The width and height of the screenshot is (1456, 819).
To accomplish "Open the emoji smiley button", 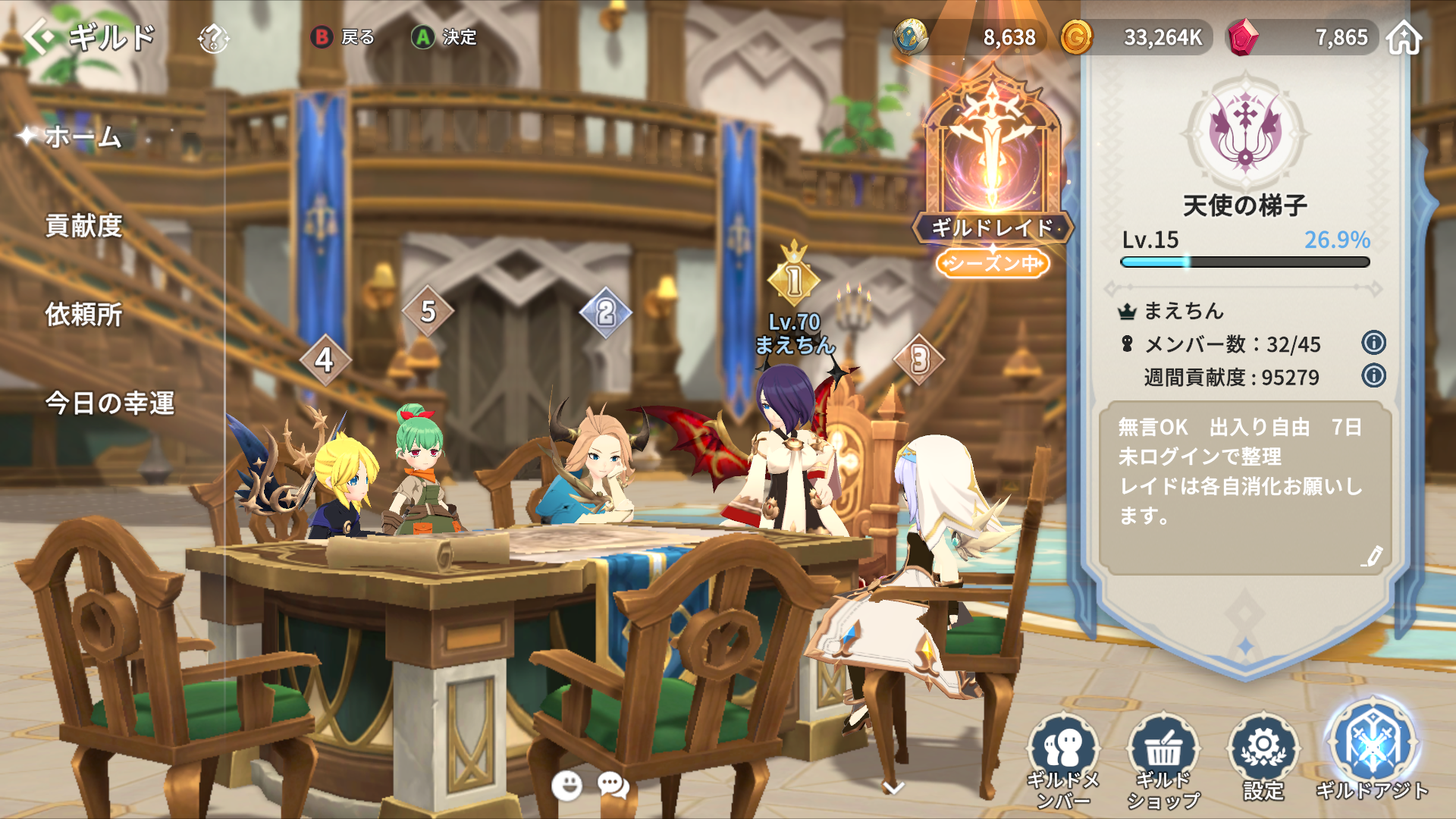I will pos(566,786).
